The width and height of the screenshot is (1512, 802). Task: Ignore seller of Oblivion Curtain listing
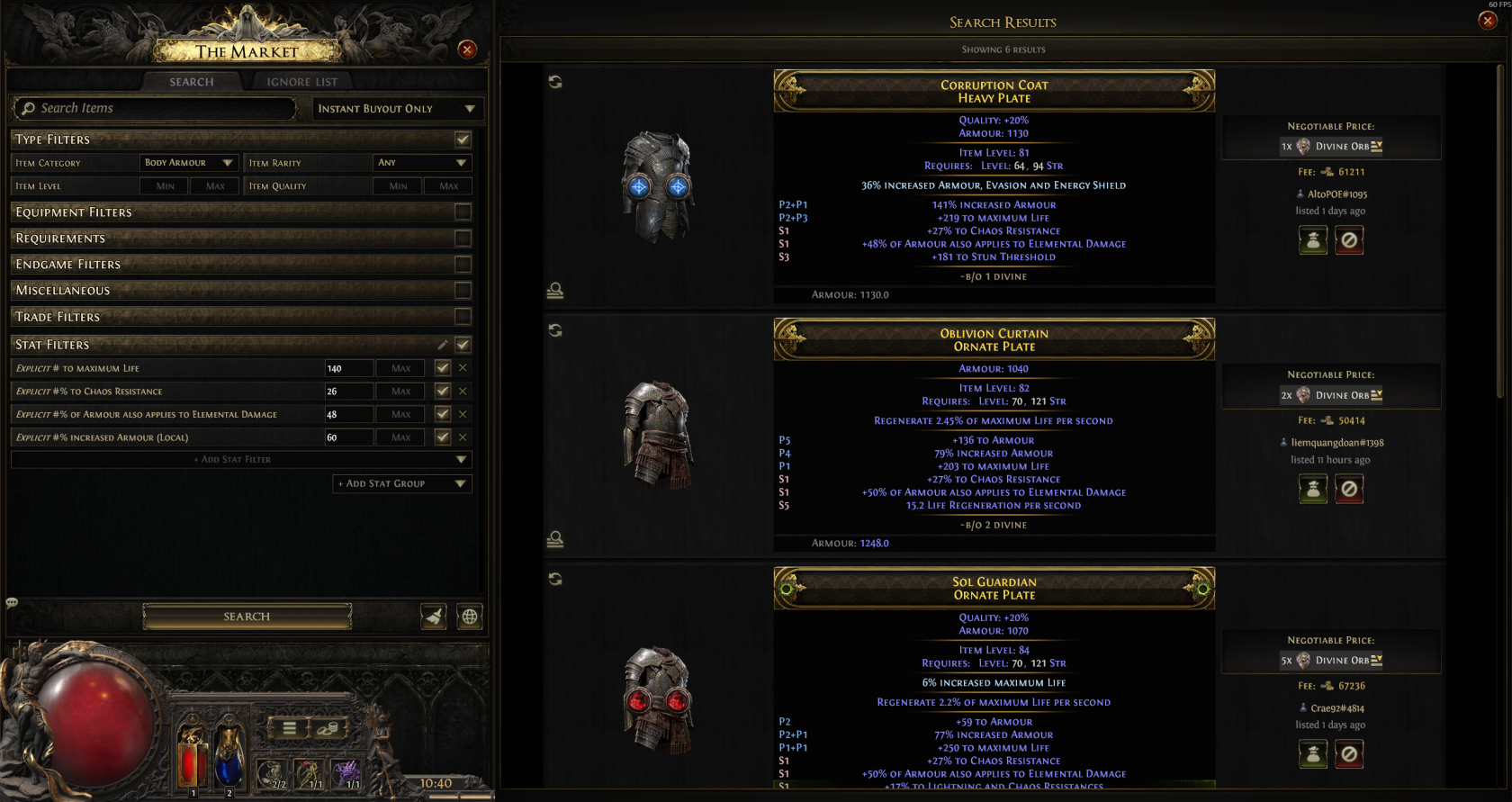[1349, 489]
